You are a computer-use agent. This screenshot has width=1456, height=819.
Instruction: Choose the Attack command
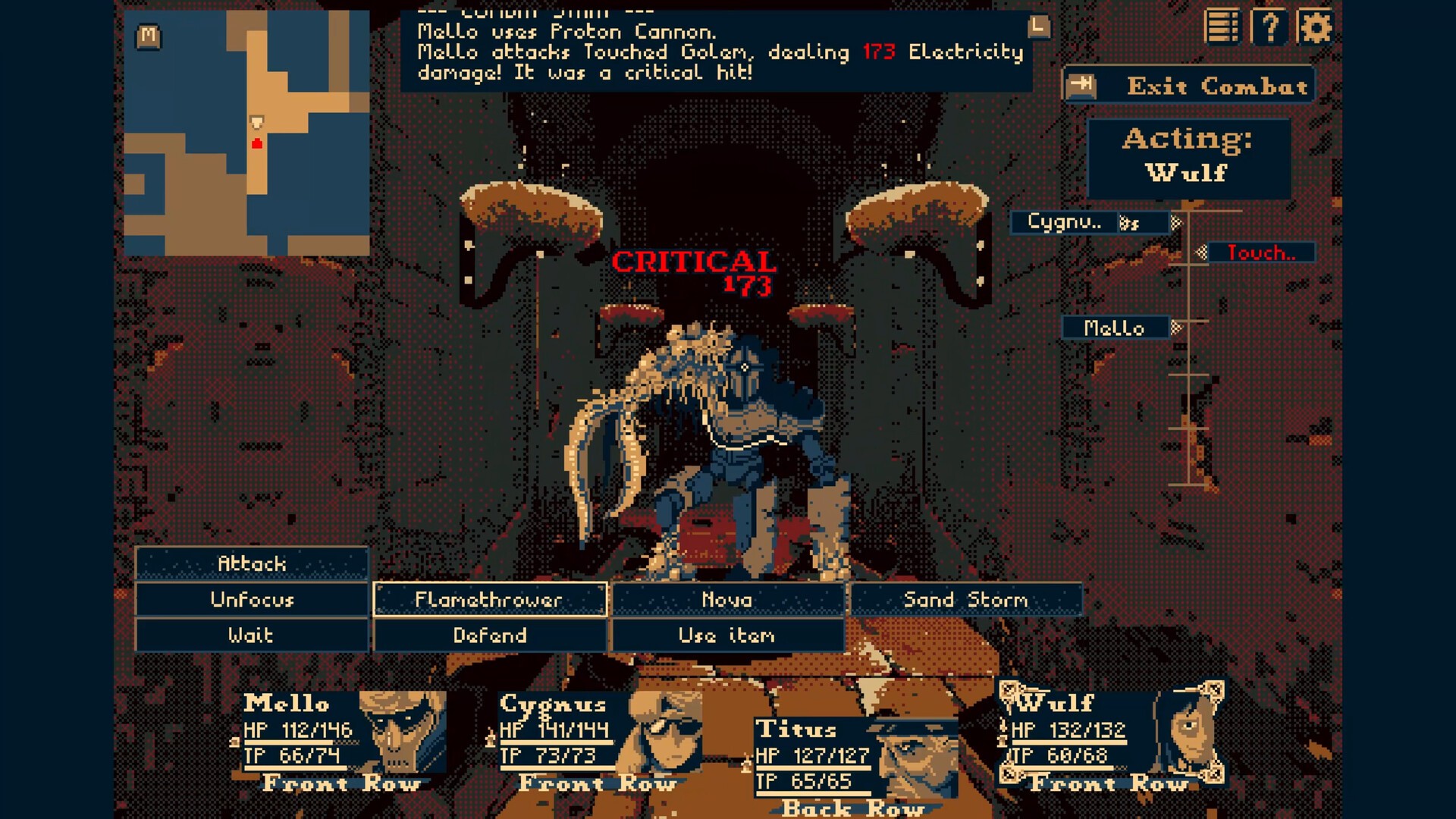[x=252, y=563]
